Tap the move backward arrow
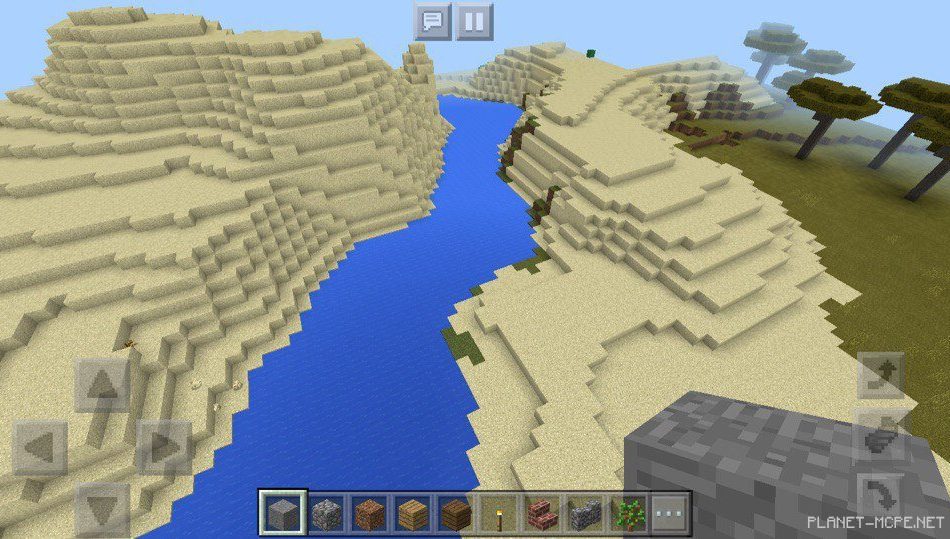 click(102, 508)
